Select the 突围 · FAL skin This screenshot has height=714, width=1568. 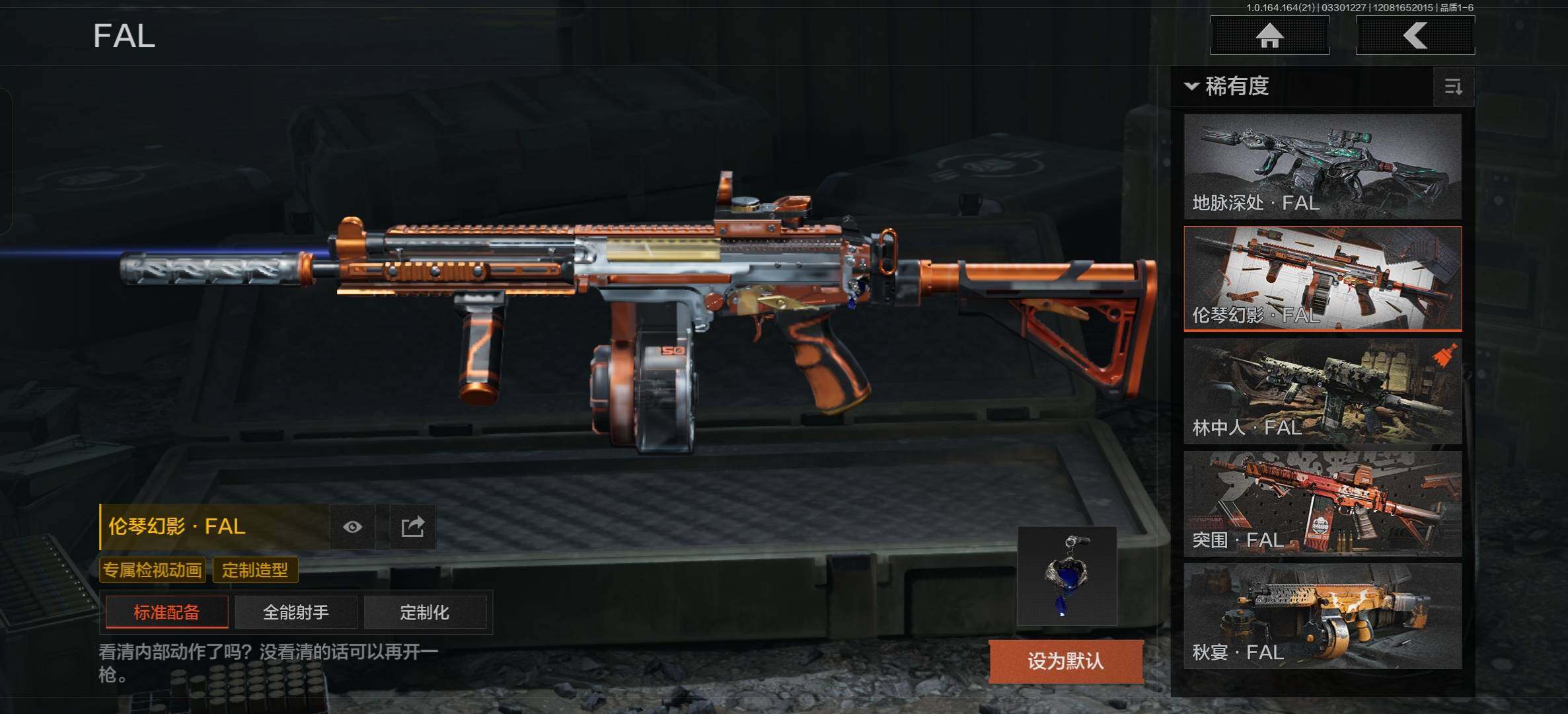click(x=1322, y=503)
